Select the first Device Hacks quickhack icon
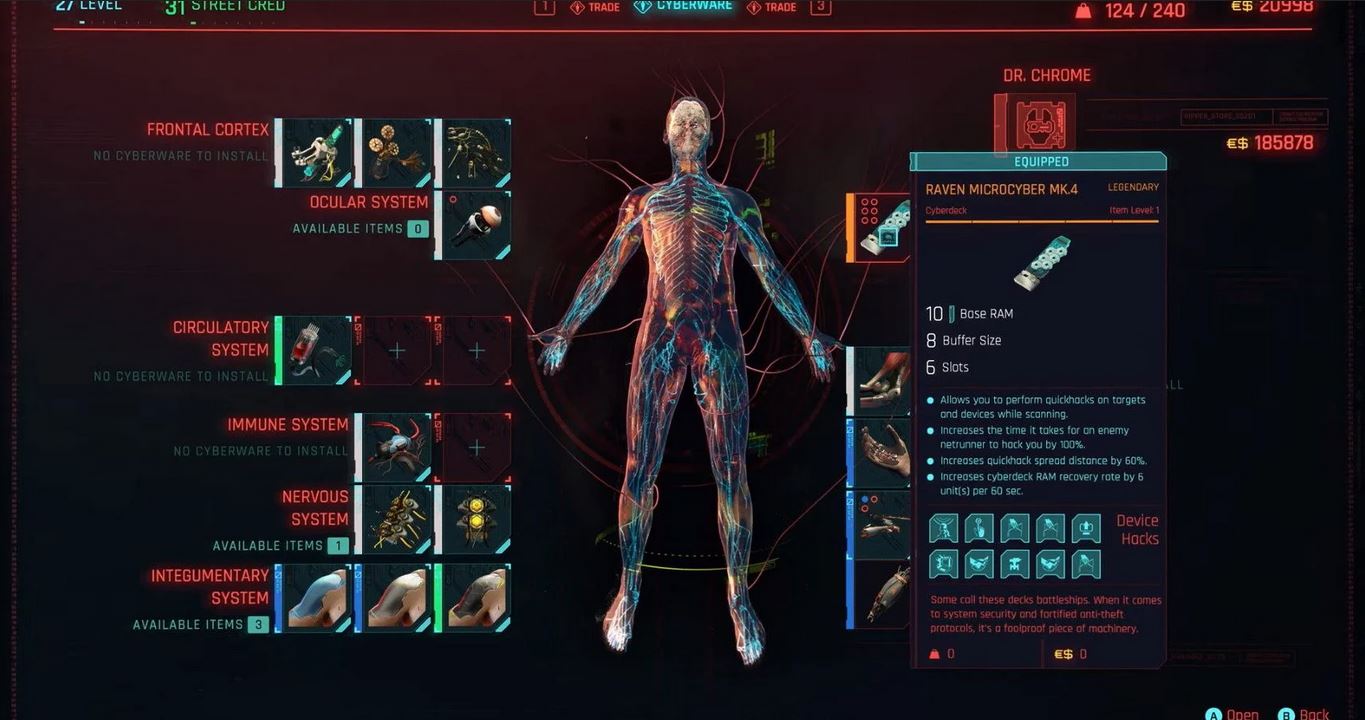 (x=943, y=527)
